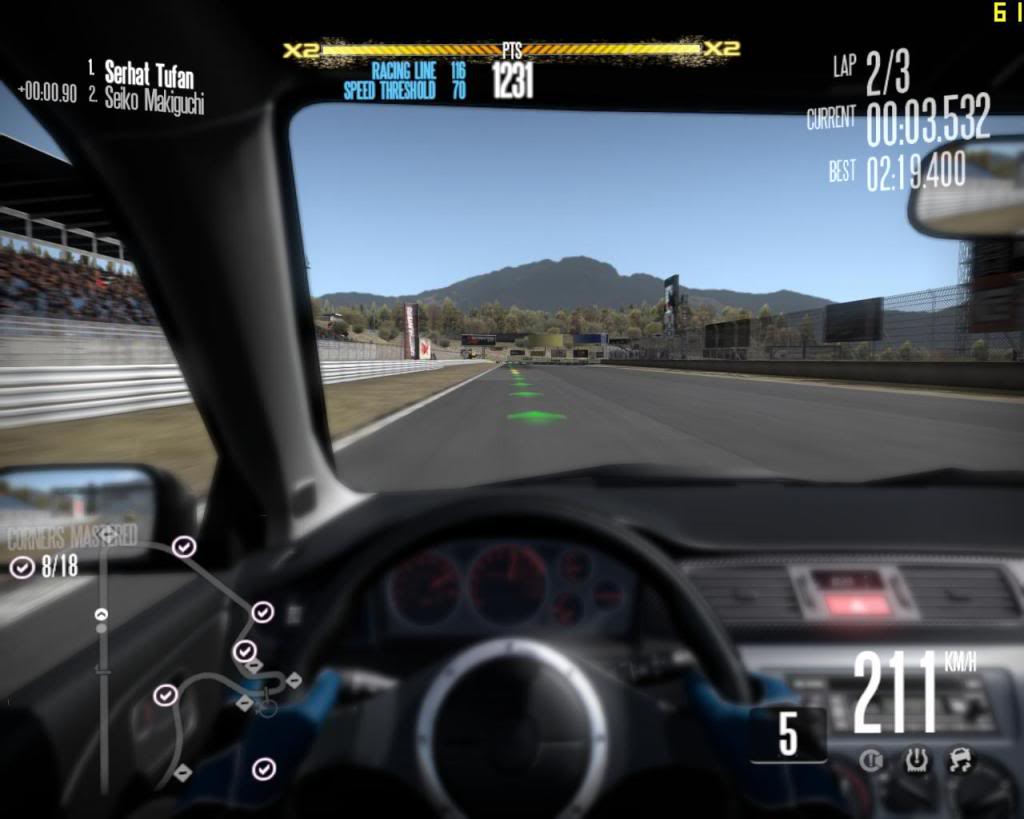Toggle the brake assist warning icon
This screenshot has height=819, width=1024.
point(871,761)
